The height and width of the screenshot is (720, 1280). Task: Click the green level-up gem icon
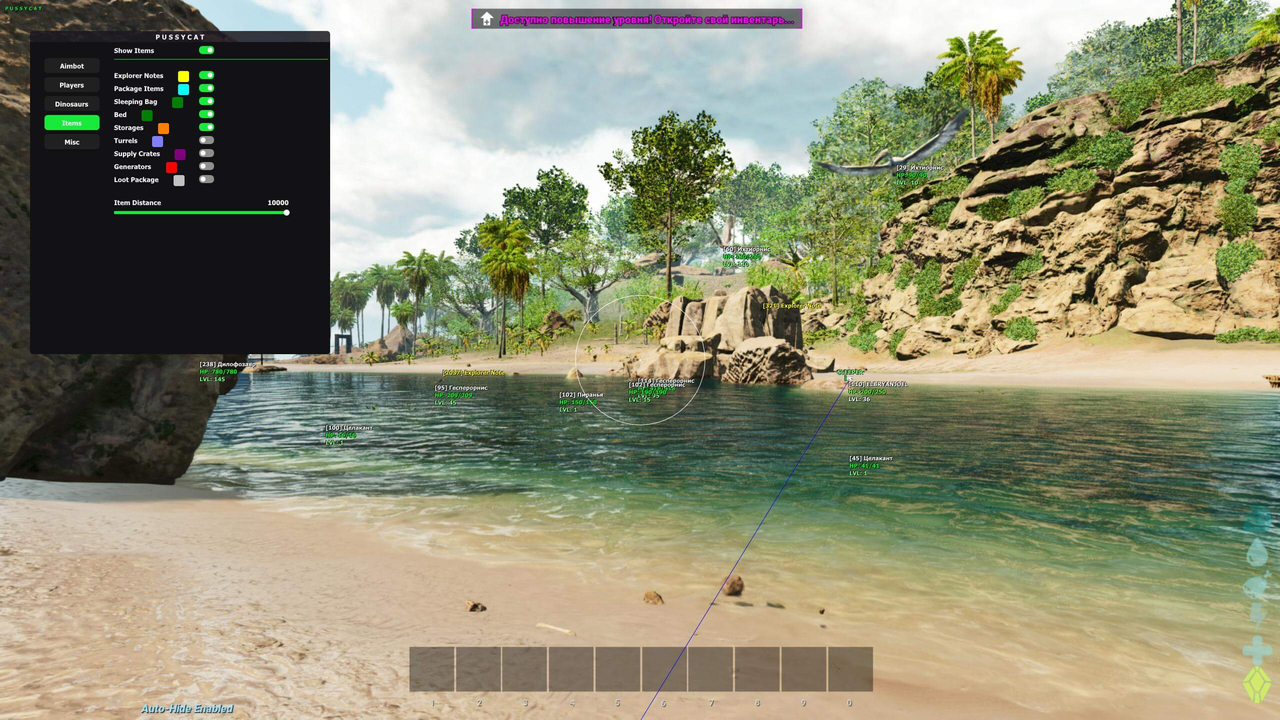pos(1256,680)
